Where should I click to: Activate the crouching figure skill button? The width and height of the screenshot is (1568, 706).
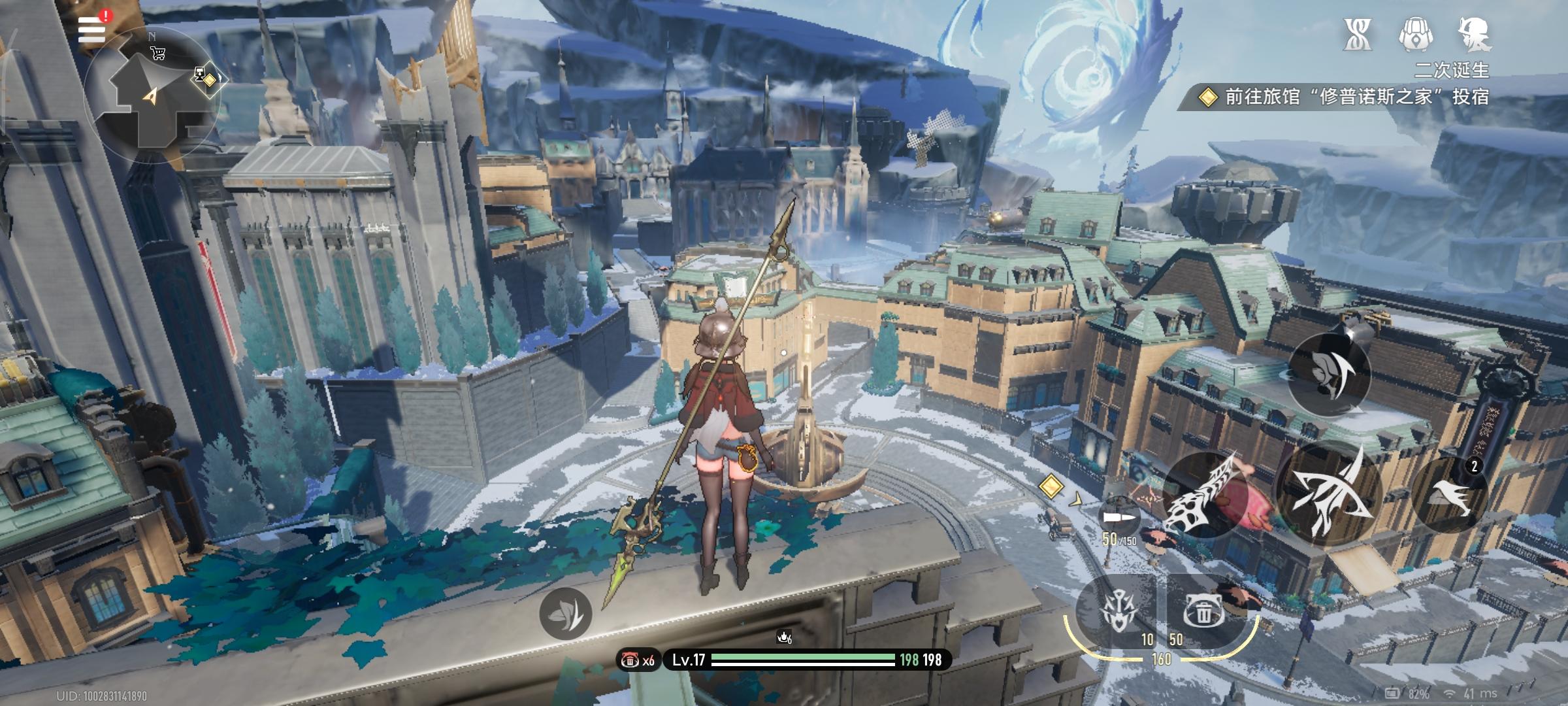pyautogui.click(x=1329, y=374)
